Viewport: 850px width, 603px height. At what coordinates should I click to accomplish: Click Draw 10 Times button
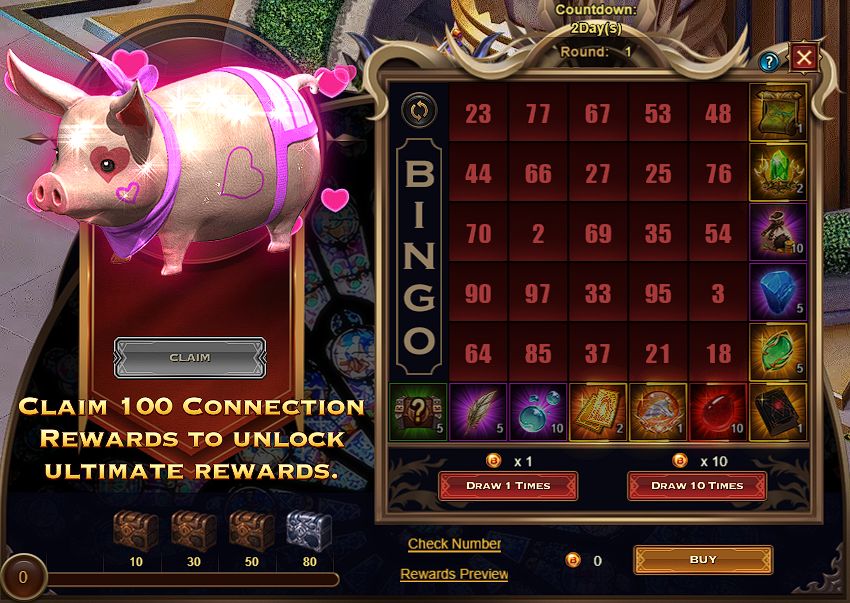click(x=696, y=486)
